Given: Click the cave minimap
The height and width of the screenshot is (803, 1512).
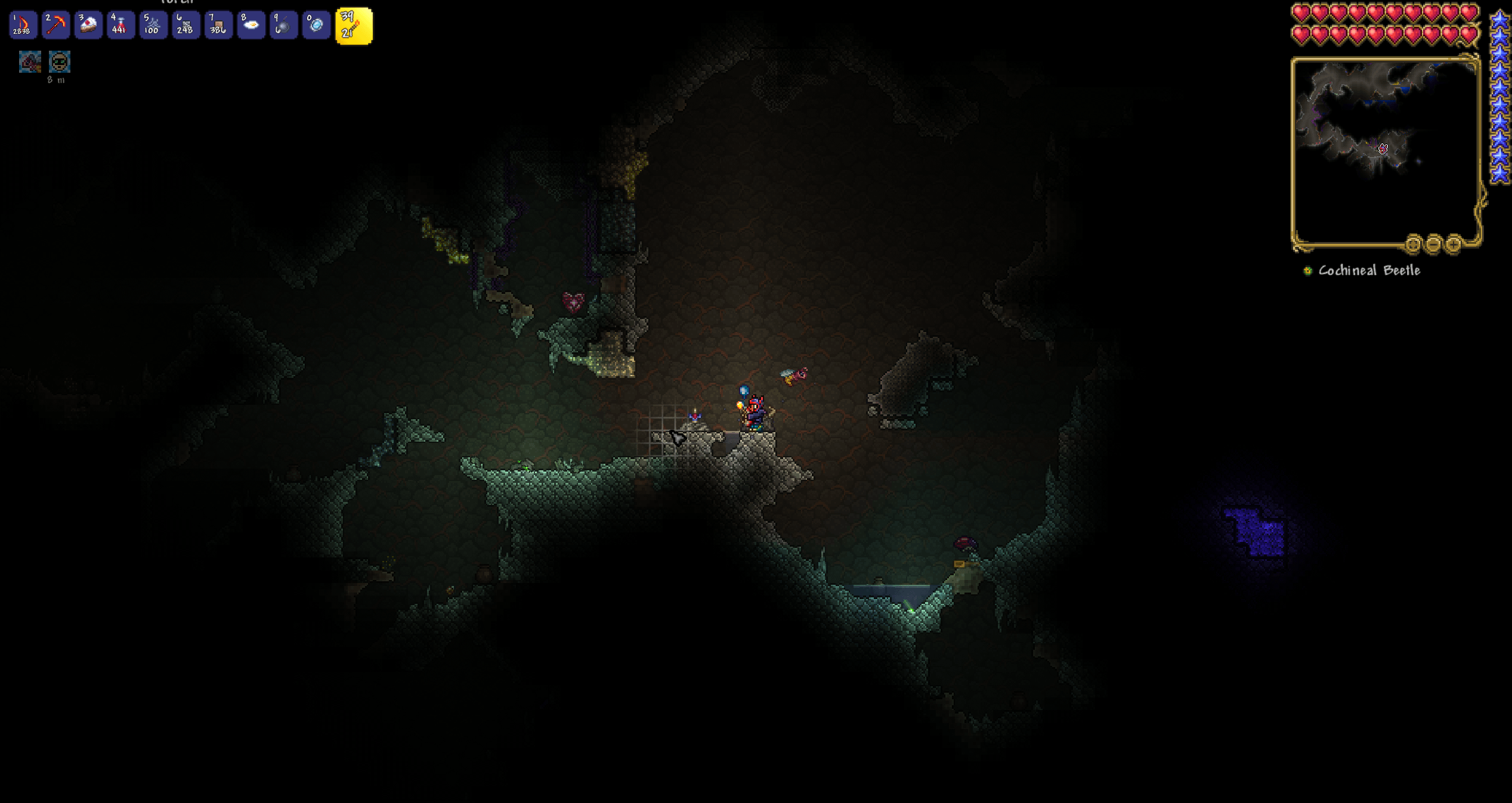Looking at the screenshot, I should tap(1384, 149).
